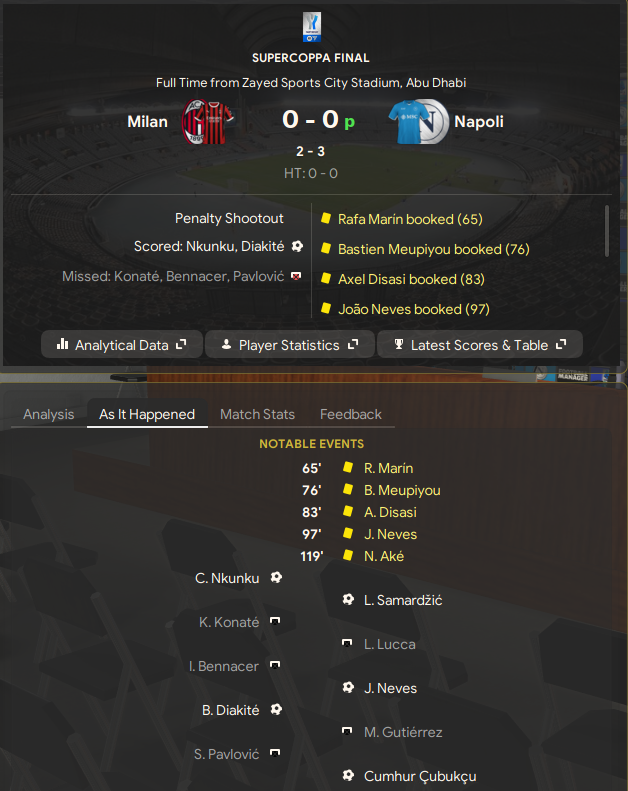
Task: Click B. Diakité penalty entry
Action: click(231, 710)
